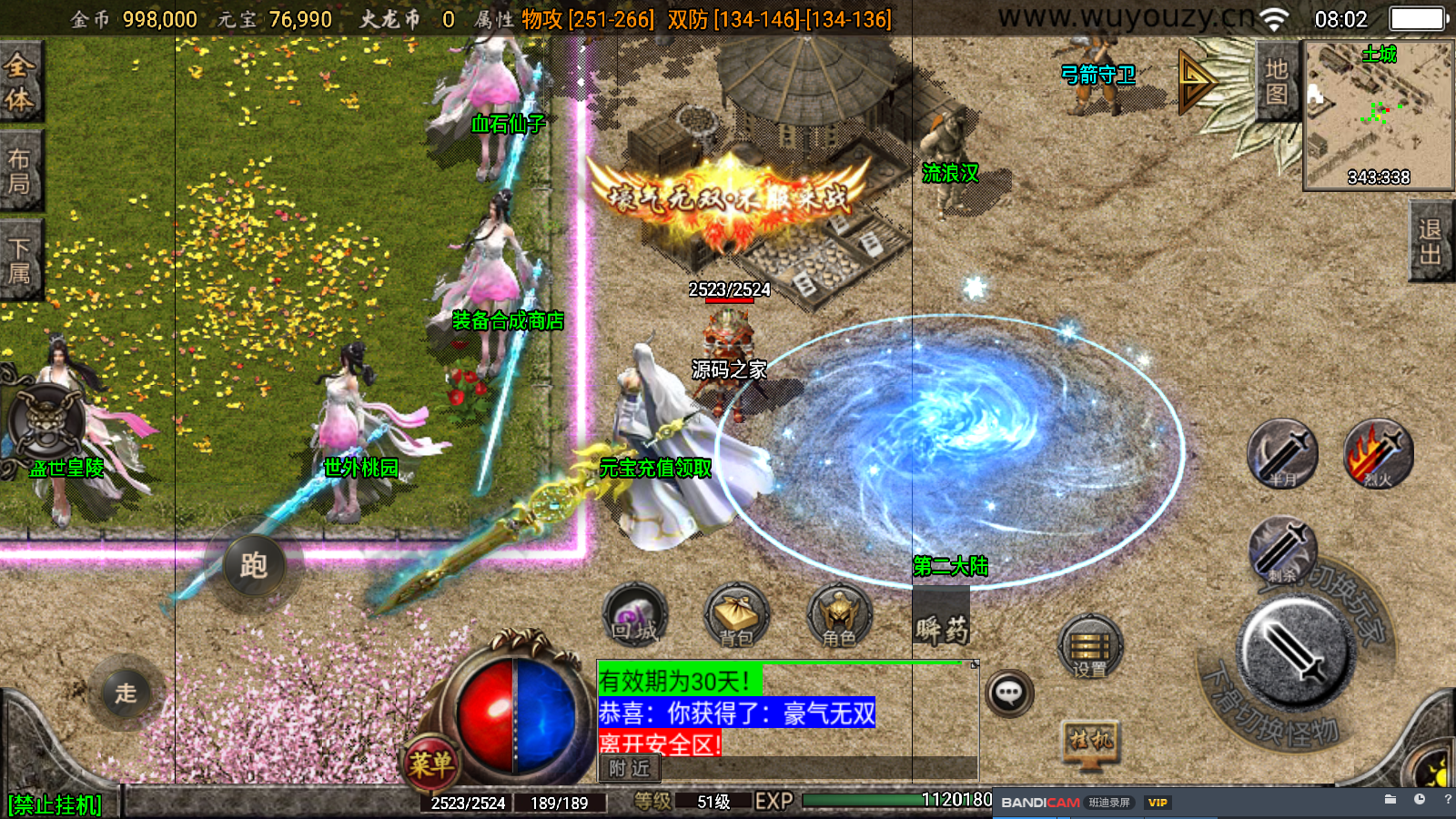Open the chat speech-bubble button
The image size is (1456, 819).
[1009, 693]
